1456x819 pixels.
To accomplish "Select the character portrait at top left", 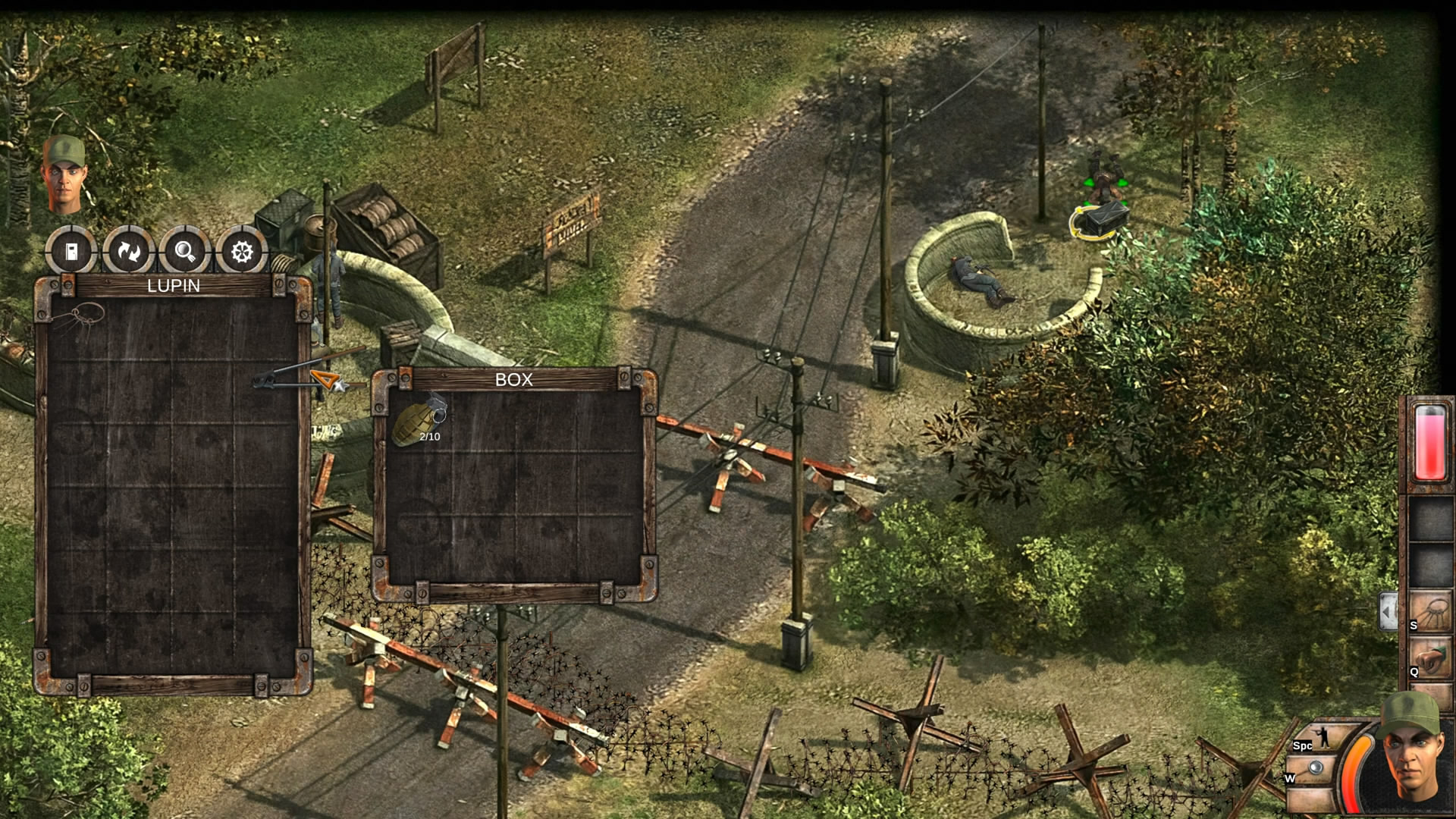I will (64, 173).
